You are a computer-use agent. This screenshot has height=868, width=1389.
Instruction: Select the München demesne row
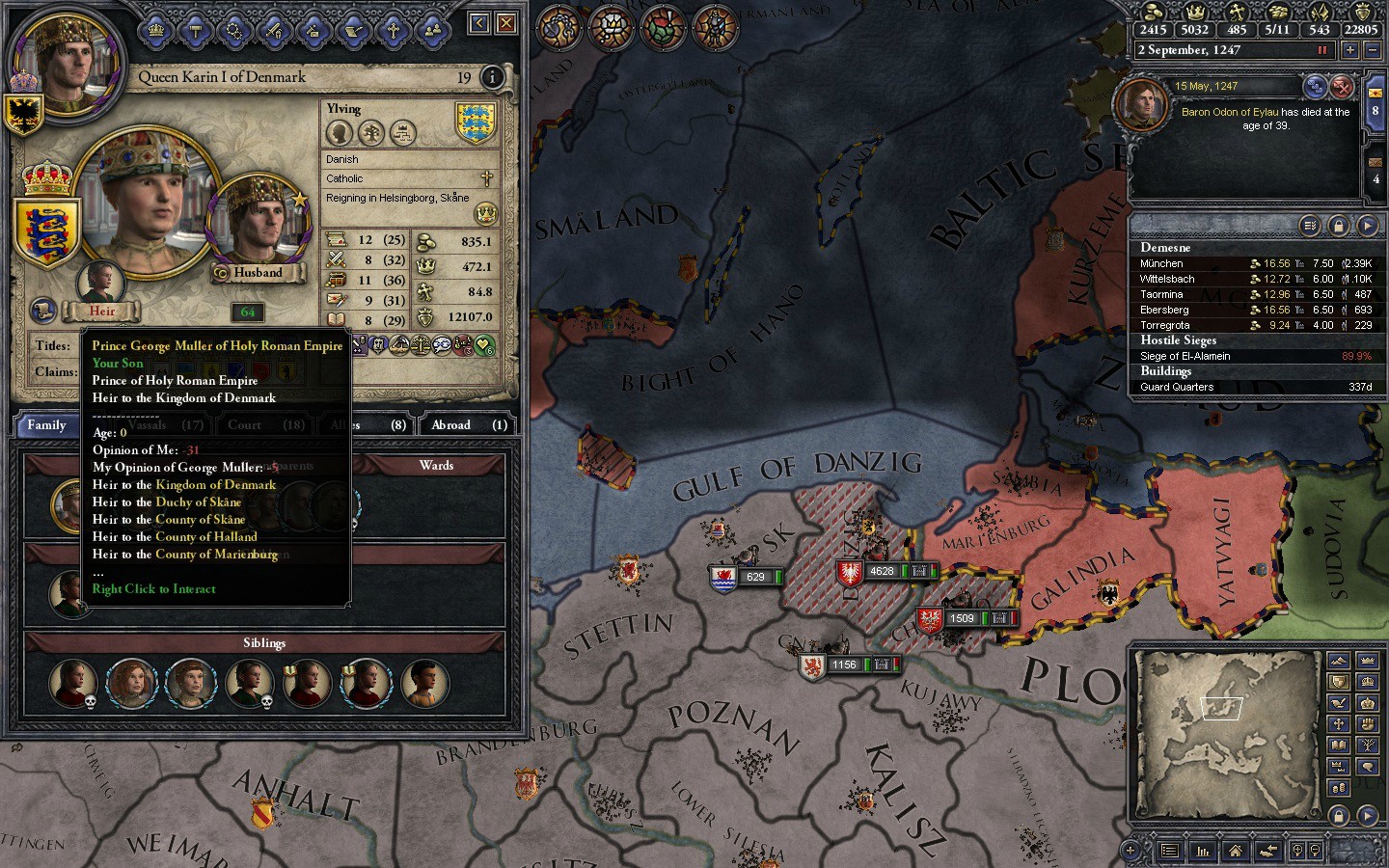point(1254,263)
